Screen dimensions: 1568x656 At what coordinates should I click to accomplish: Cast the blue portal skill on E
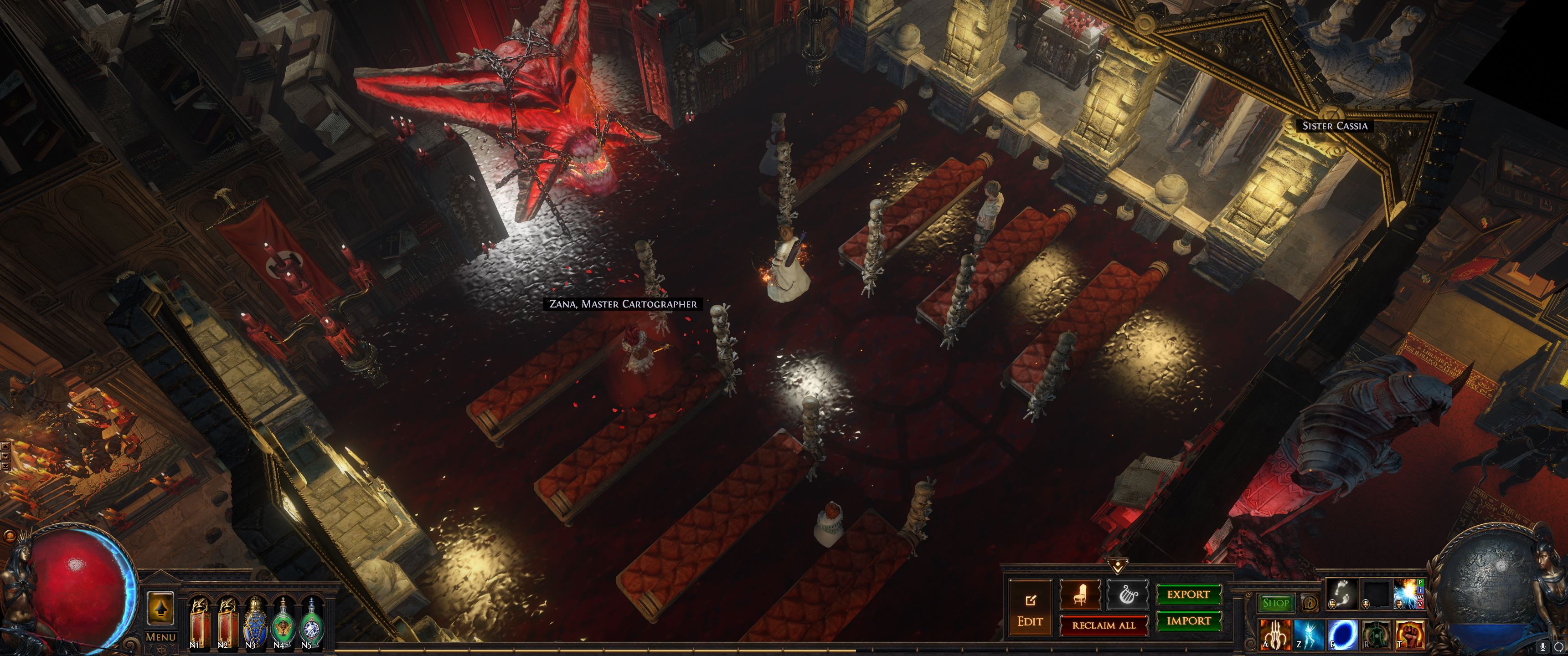pyautogui.click(x=1341, y=634)
